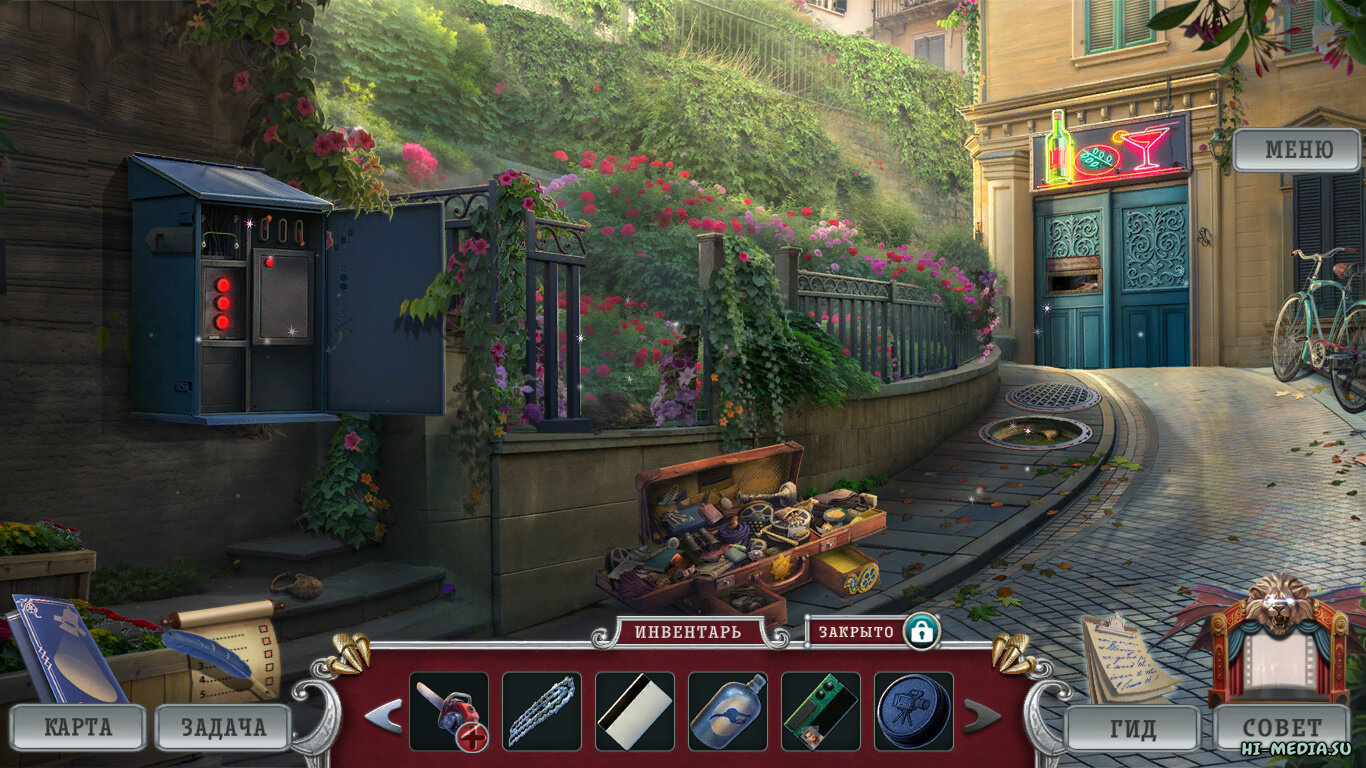This screenshot has width=1366, height=768.
Task: Open the blue detective journal book
Action: [68, 650]
